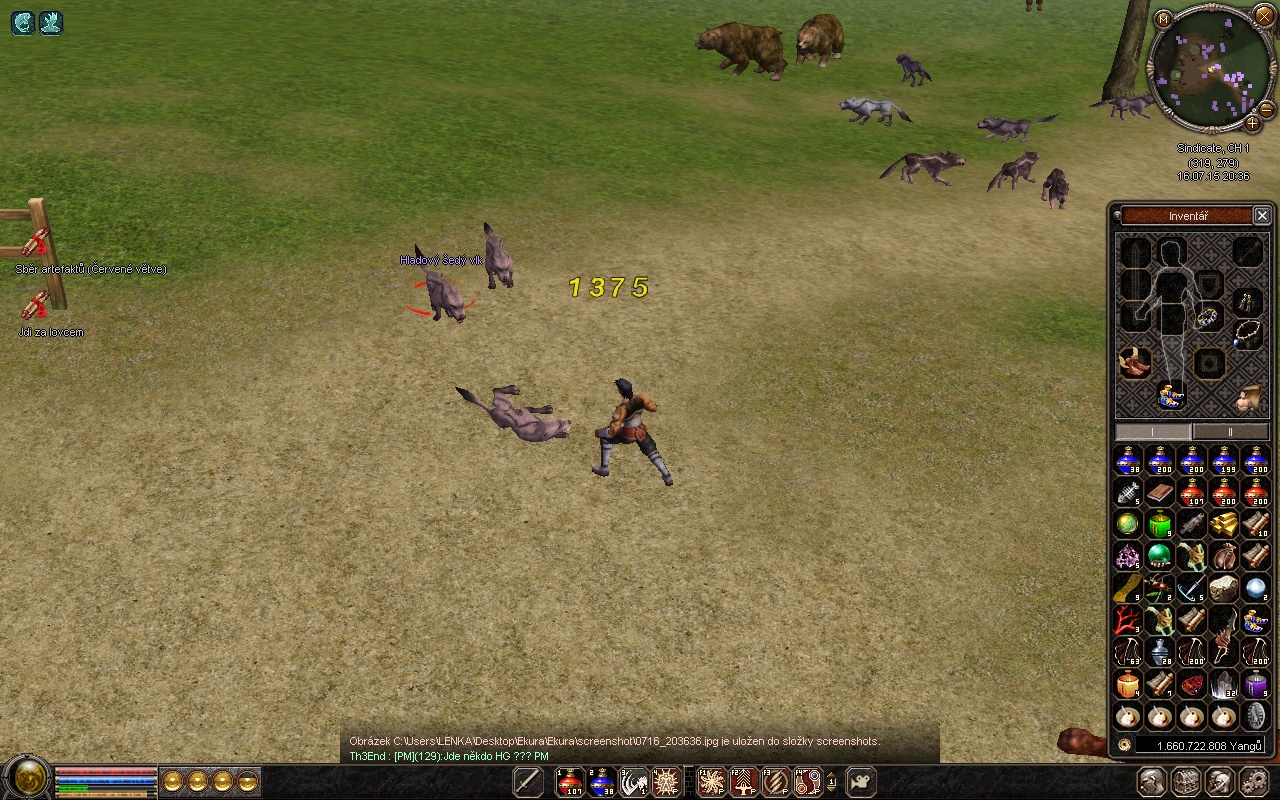
Task: Click the camera icon on the bottom bar
Action: [x=861, y=782]
